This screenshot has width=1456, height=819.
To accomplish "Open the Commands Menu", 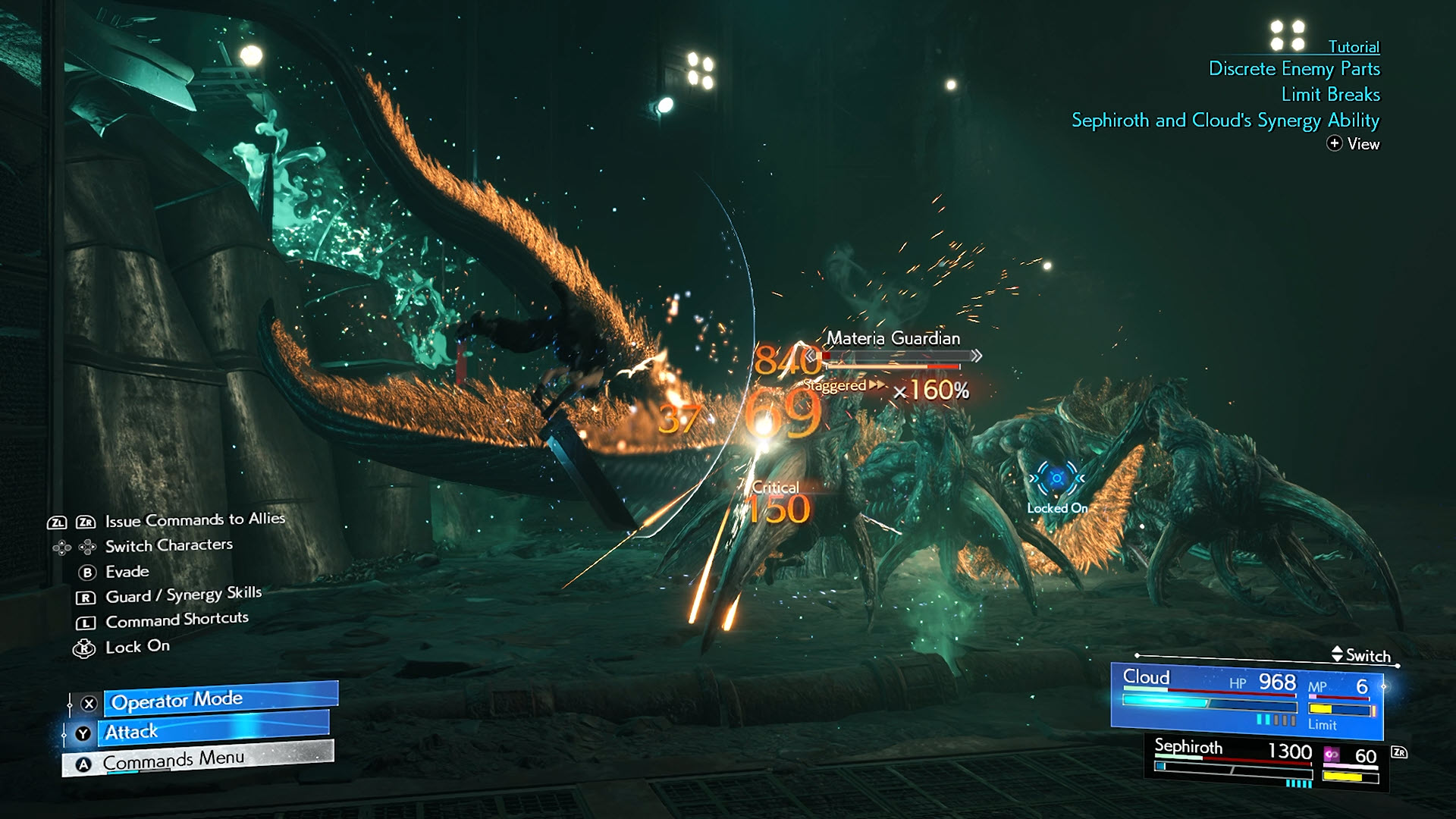I will click(199, 760).
